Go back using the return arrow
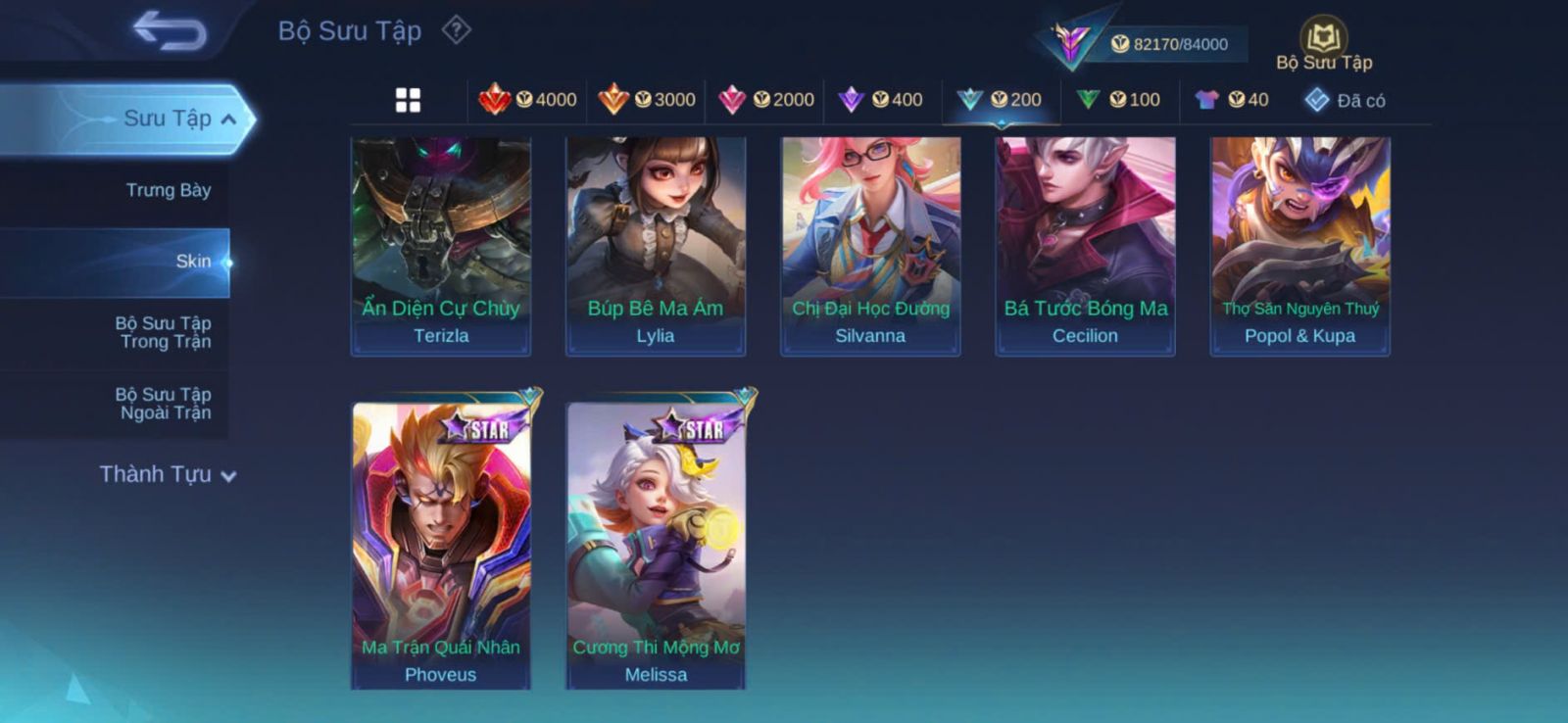The width and height of the screenshot is (1568, 723). tap(170, 30)
